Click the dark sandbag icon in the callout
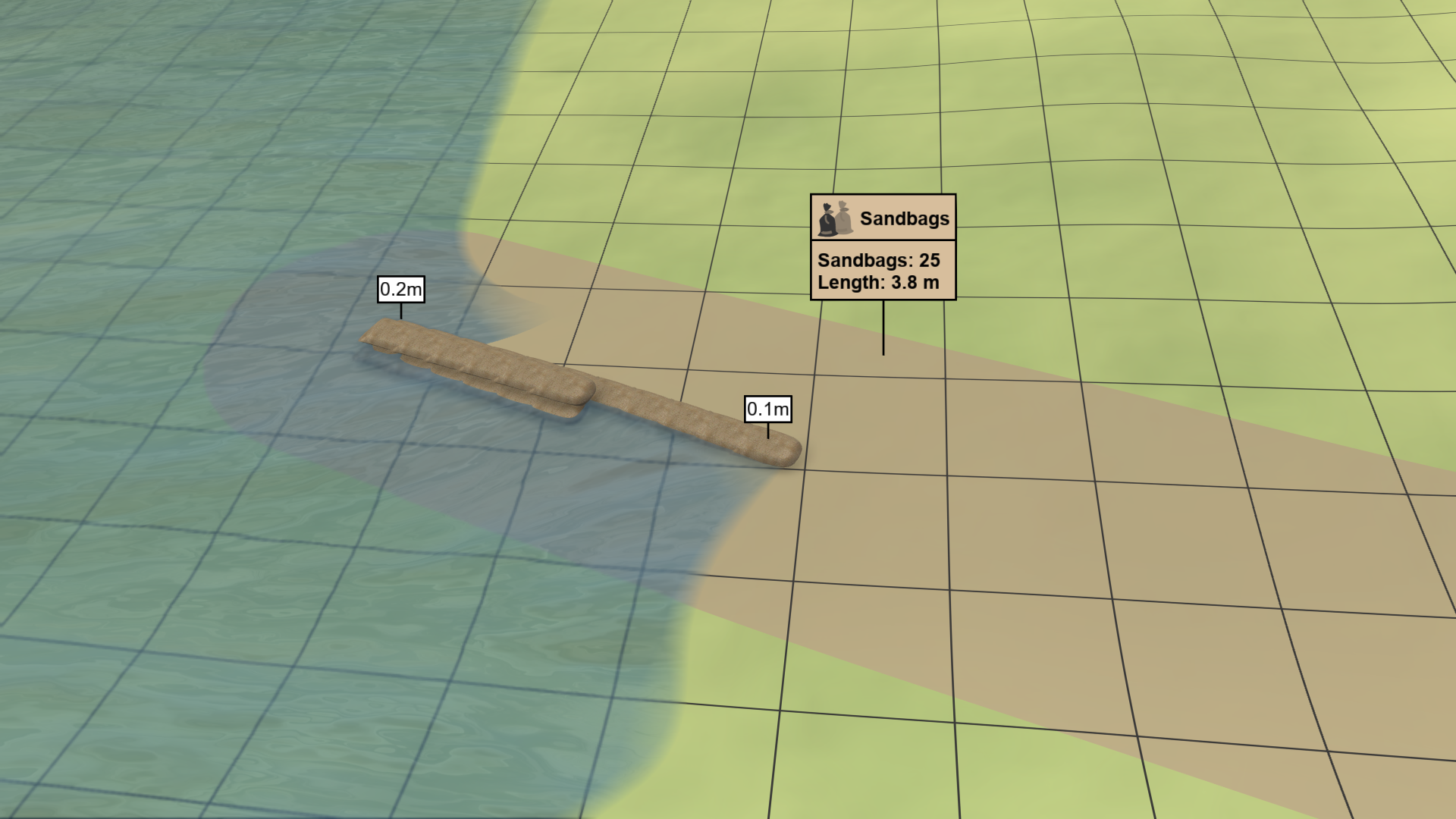 point(827,219)
